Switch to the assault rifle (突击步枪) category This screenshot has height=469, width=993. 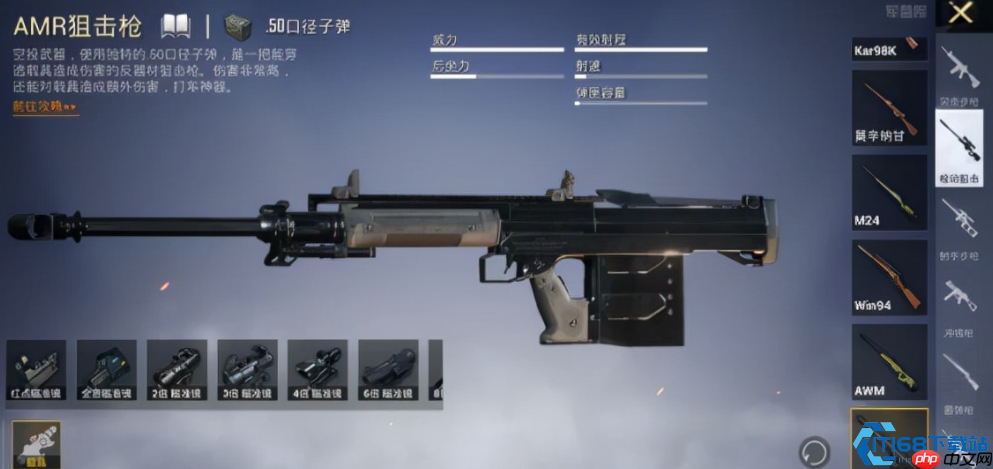point(959,75)
